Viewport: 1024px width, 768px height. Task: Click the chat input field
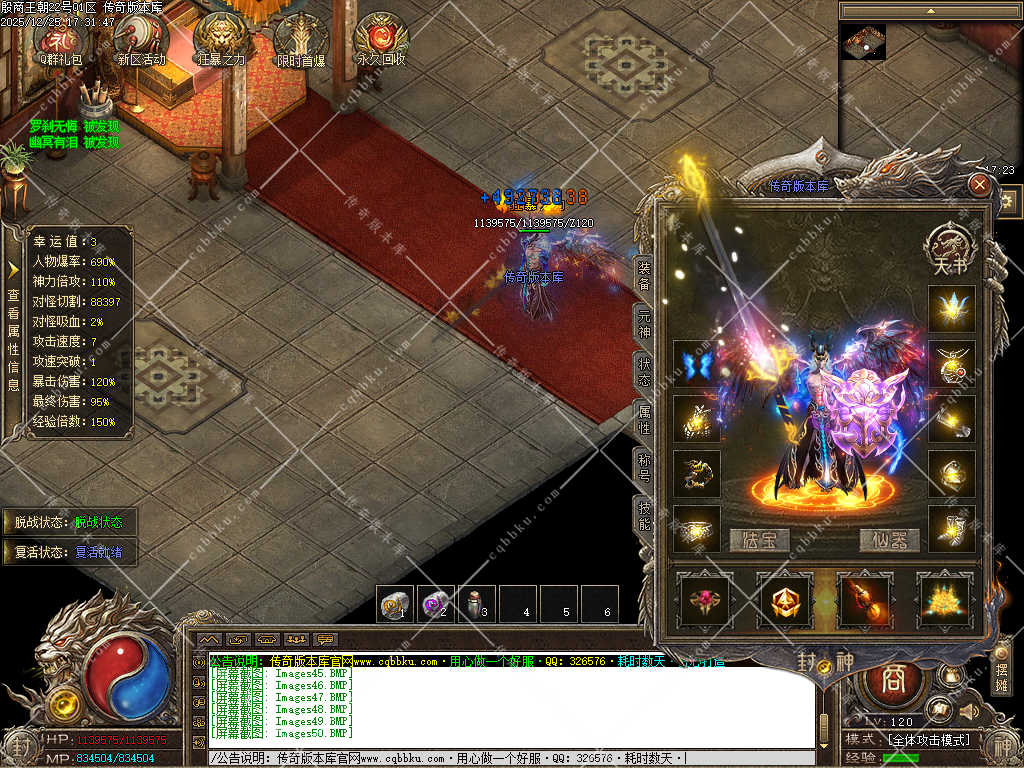tap(510, 759)
